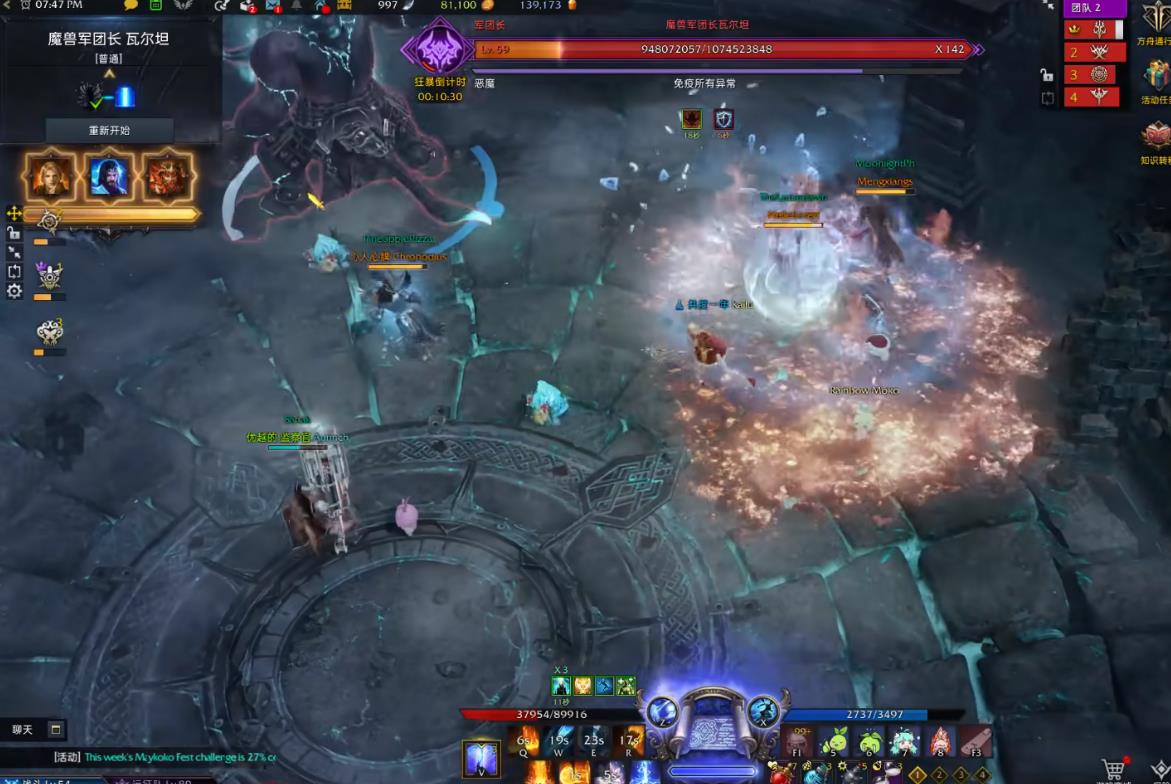Open the mail envelope icon
This screenshot has width=1171, height=784.
click(x=273, y=6)
